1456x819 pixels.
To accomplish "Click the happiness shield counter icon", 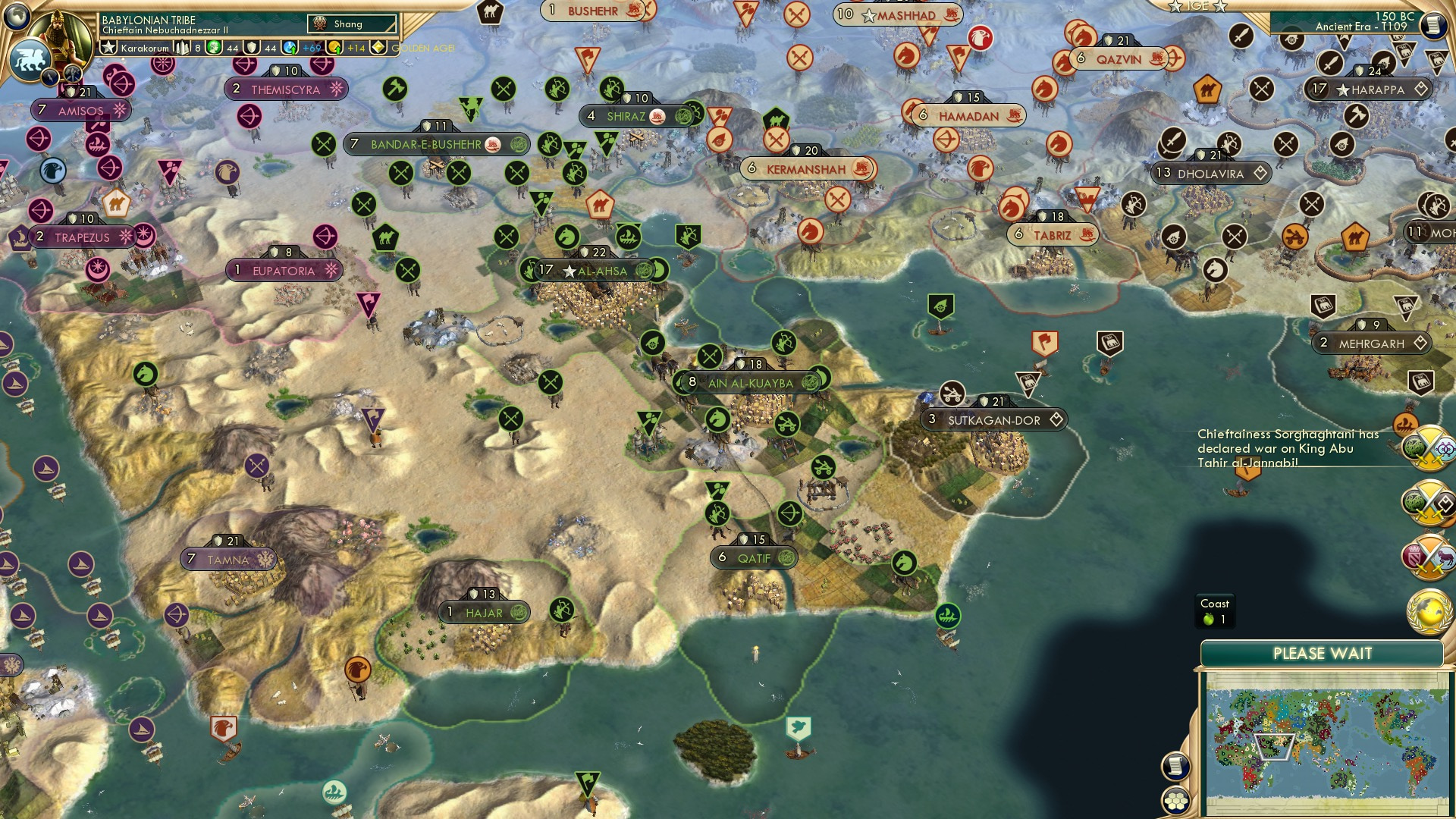I will (251, 47).
